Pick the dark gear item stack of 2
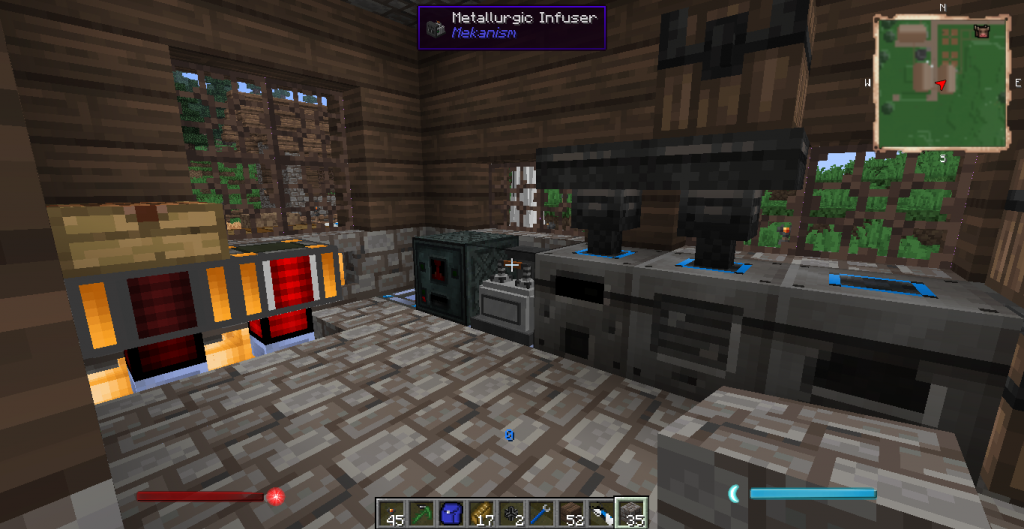The width and height of the screenshot is (1024, 529). (510, 513)
